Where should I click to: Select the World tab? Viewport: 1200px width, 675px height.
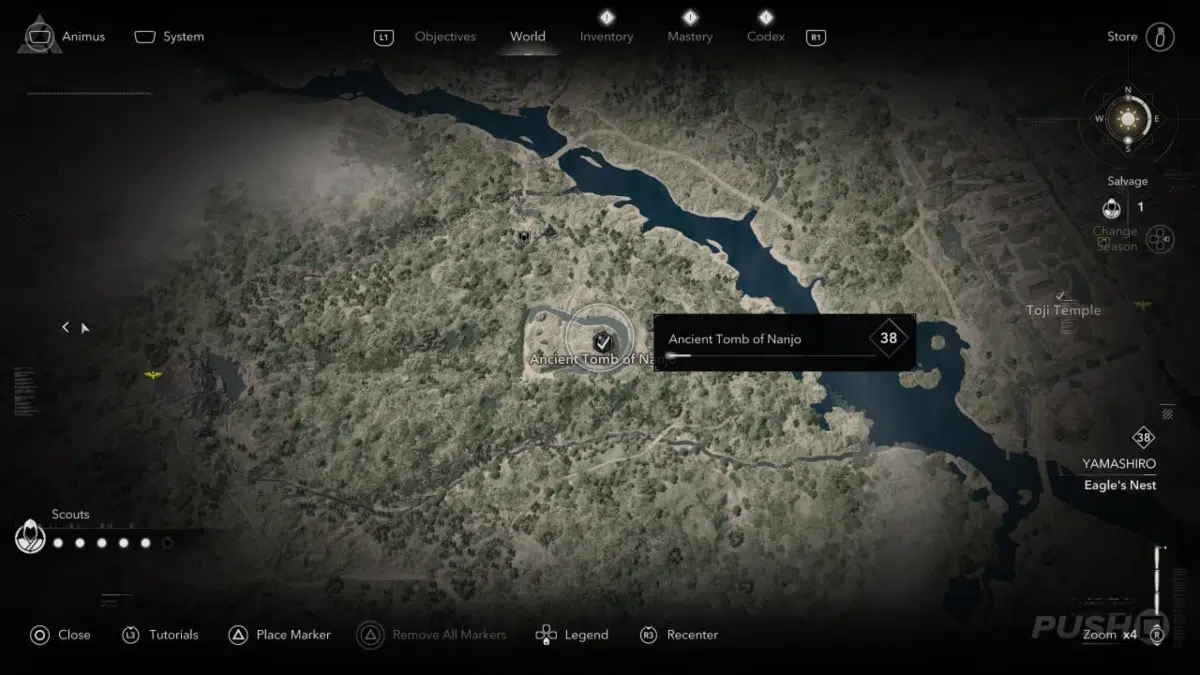(528, 37)
